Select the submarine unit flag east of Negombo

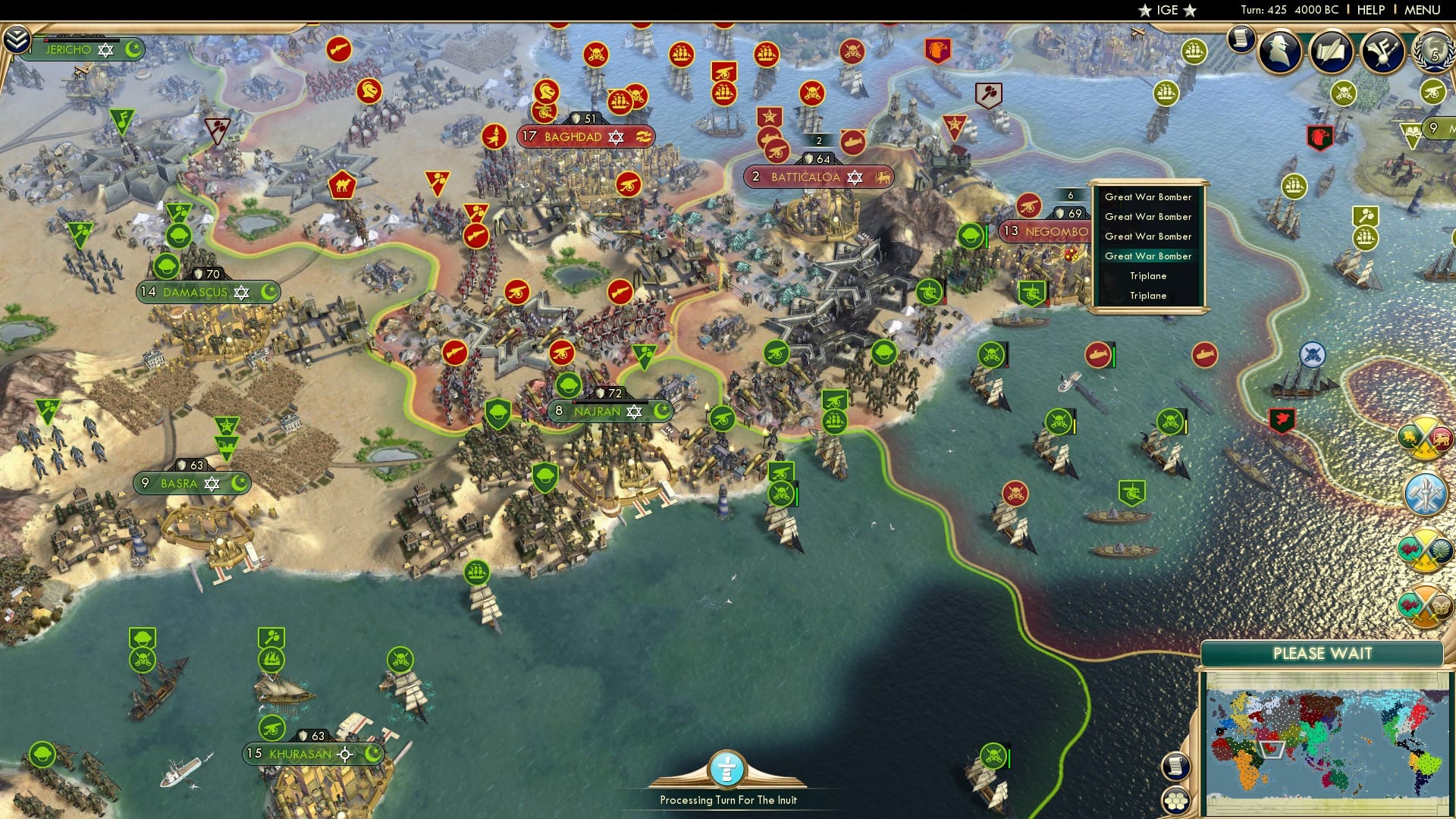(1098, 355)
